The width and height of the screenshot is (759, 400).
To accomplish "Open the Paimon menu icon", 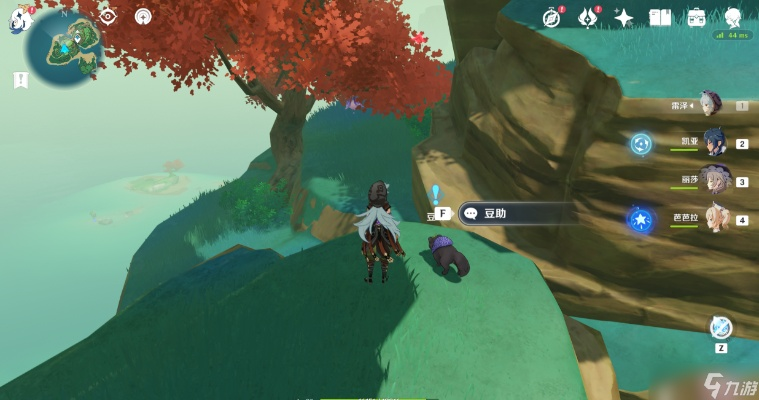I will coord(16,19).
